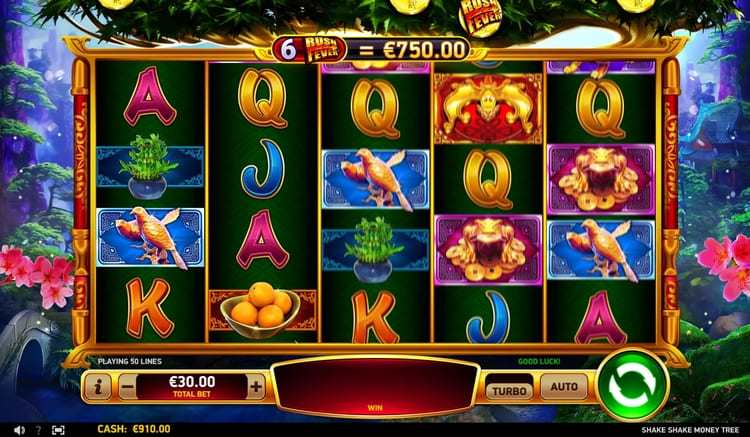Spin the reels with the green button
The width and height of the screenshot is (750, 437).
pyautogui.click(x=632, y=385)
